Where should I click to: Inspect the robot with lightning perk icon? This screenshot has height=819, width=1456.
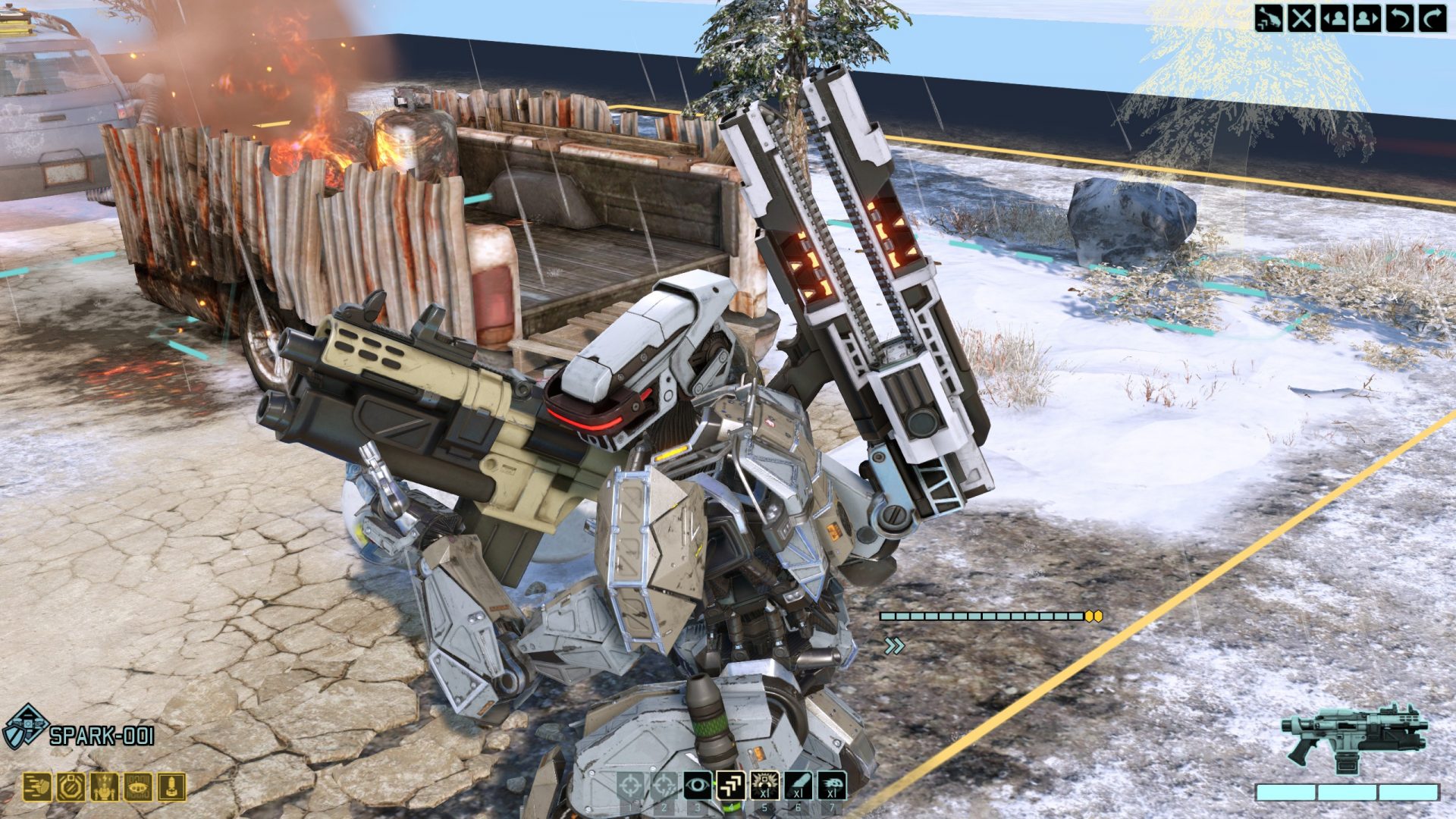pyautogui.click(x=104, y=788)
